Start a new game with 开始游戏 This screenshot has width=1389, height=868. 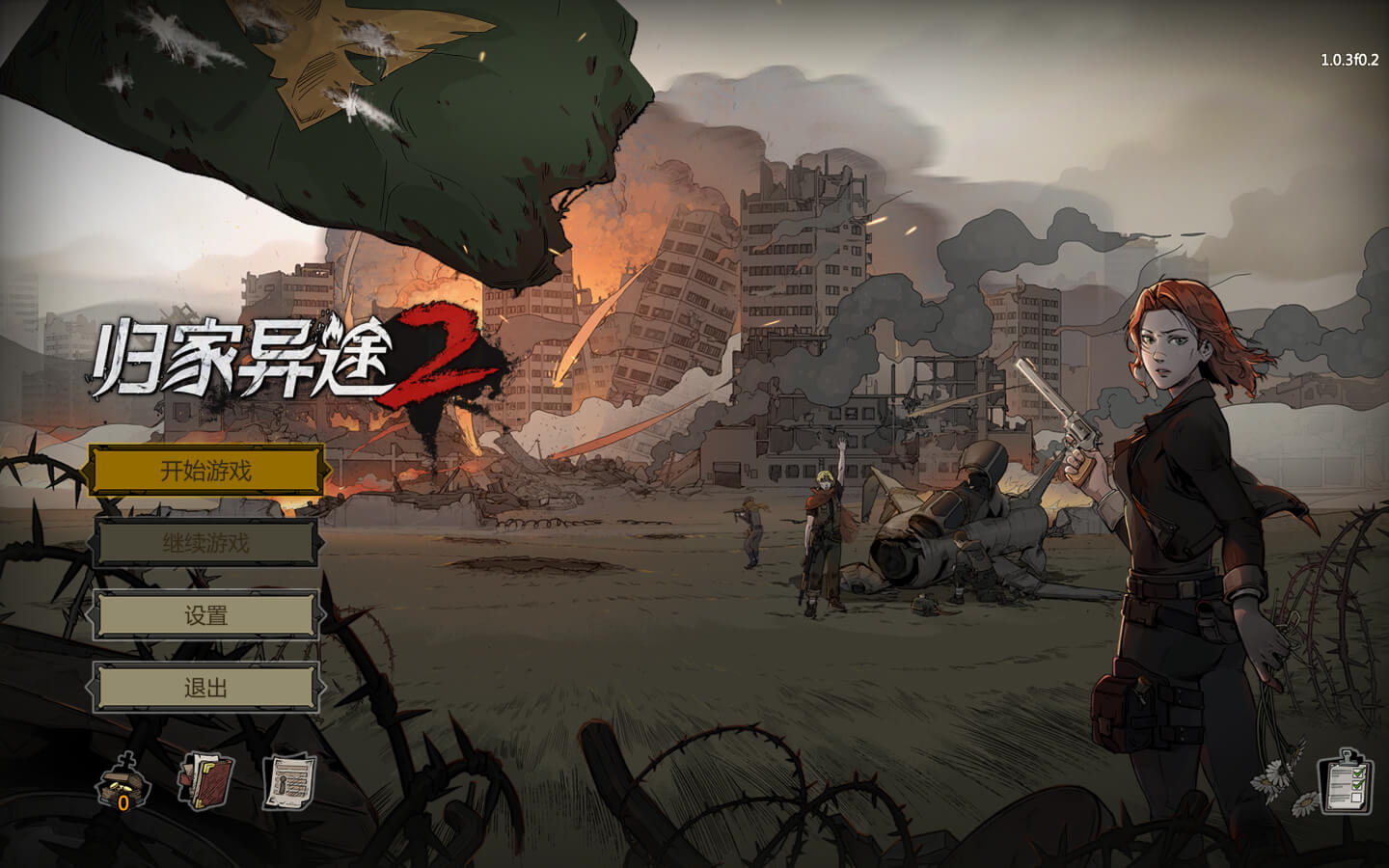pyautogui.click(x=205, y=471)
